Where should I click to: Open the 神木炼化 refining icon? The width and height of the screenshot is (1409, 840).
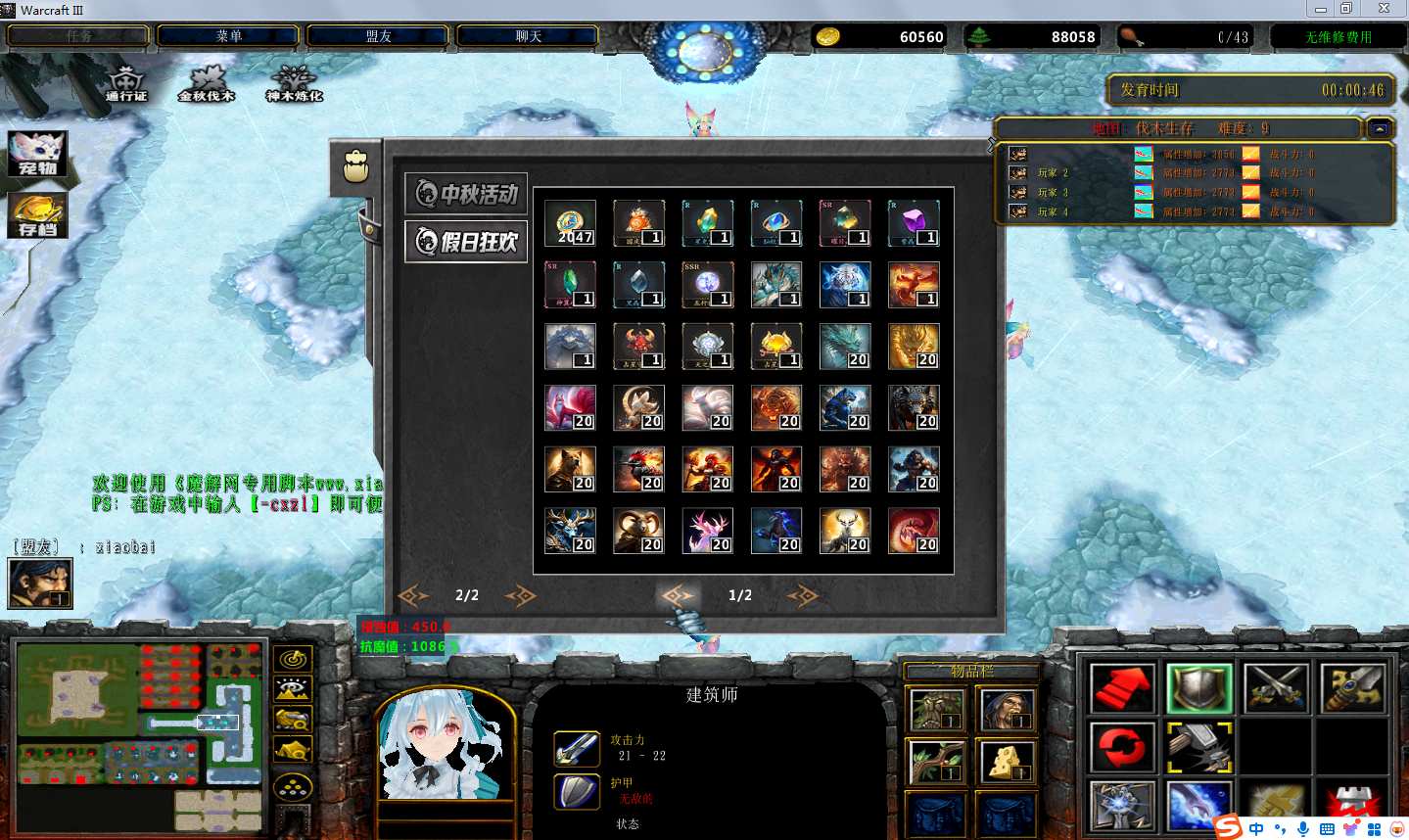tap(294, 82)
